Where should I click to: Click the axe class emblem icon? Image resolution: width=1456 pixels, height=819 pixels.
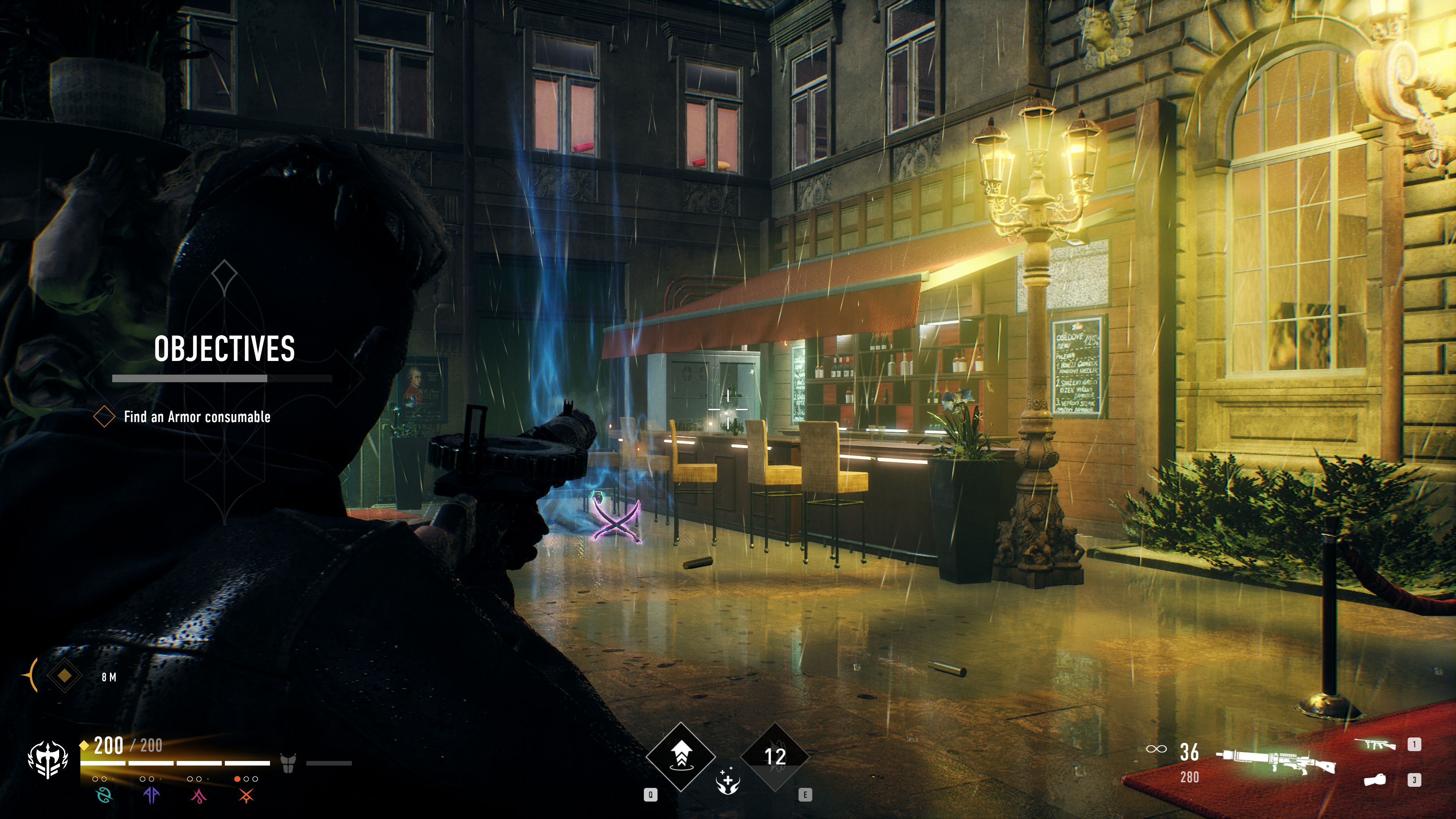tap(48, 759)
